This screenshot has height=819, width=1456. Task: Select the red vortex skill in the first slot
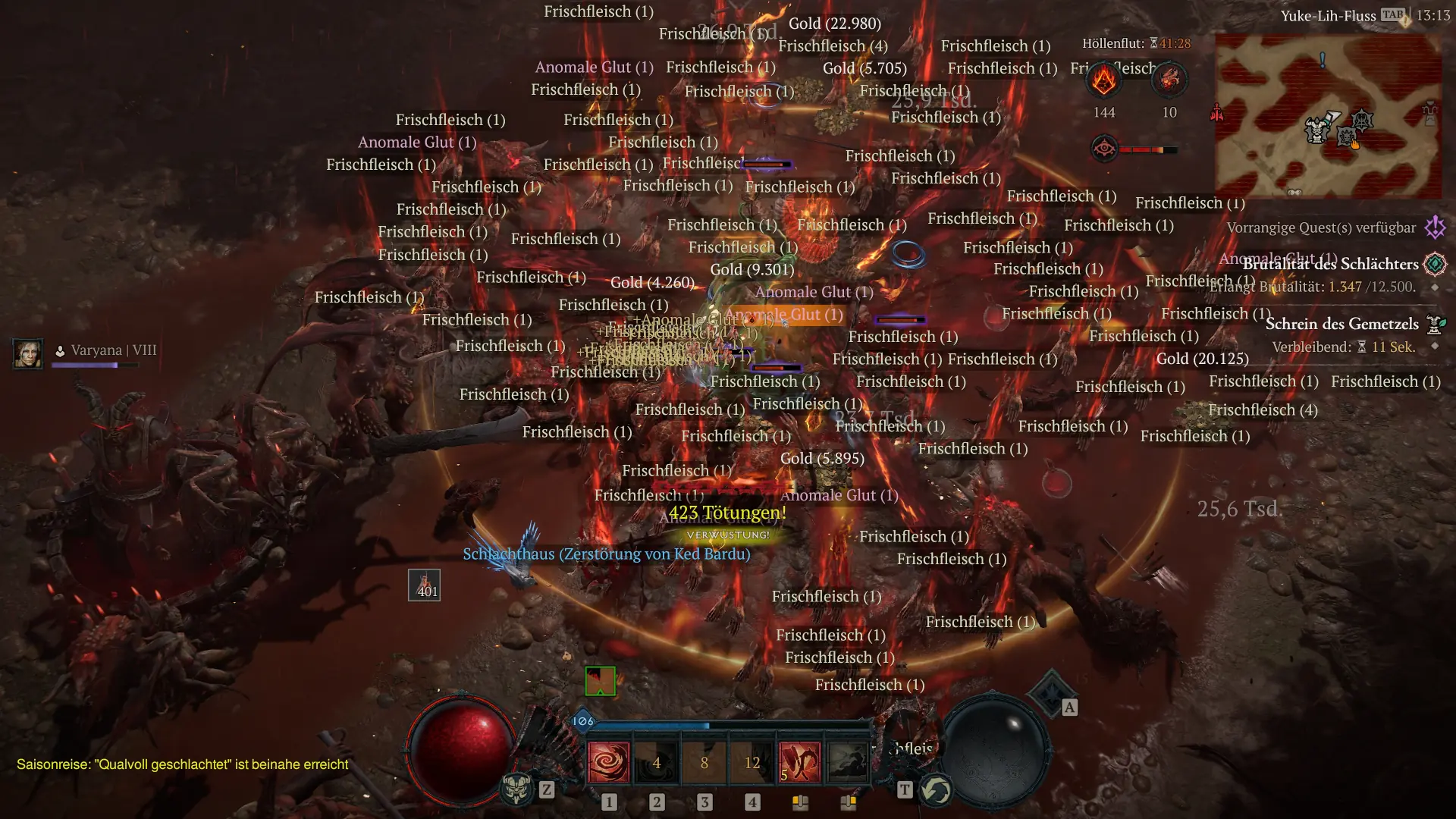click(609, 762)
